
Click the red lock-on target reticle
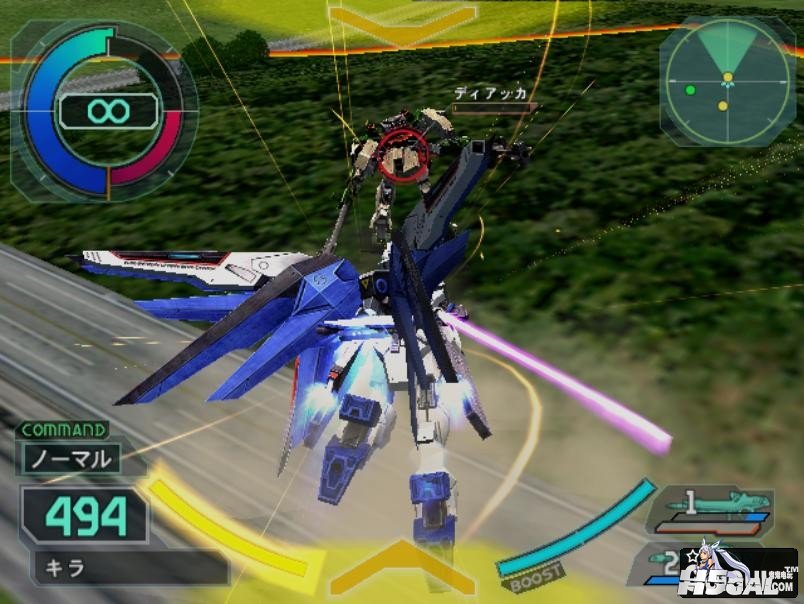(x=403, y=150)
